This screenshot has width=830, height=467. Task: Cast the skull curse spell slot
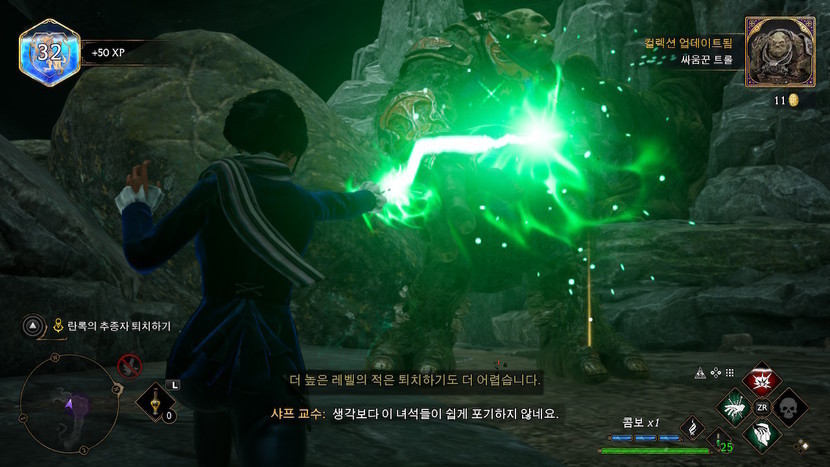click(790, 407)
